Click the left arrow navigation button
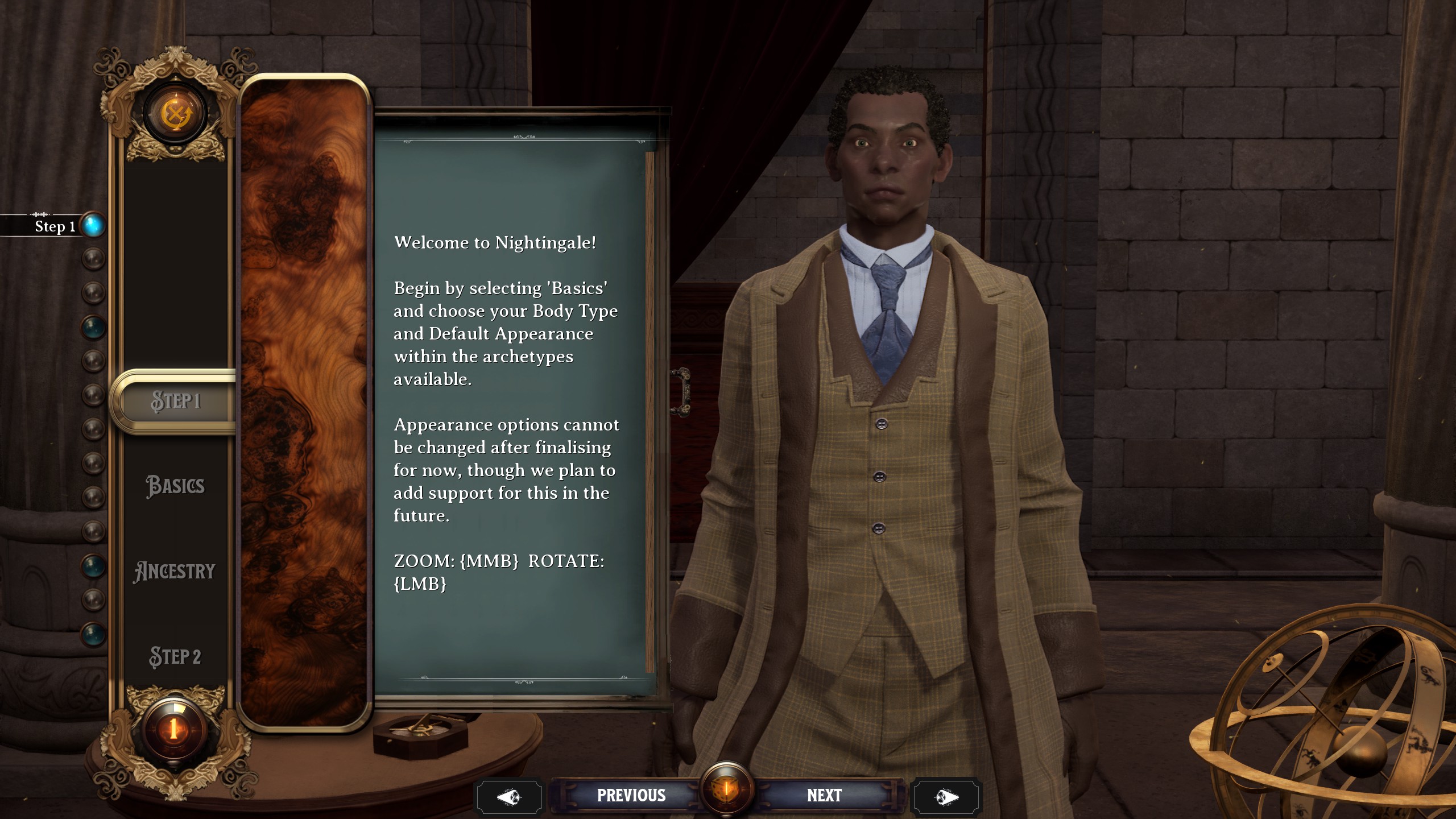The width and height of the screenshot is (1456, 819). coord(509,796)
